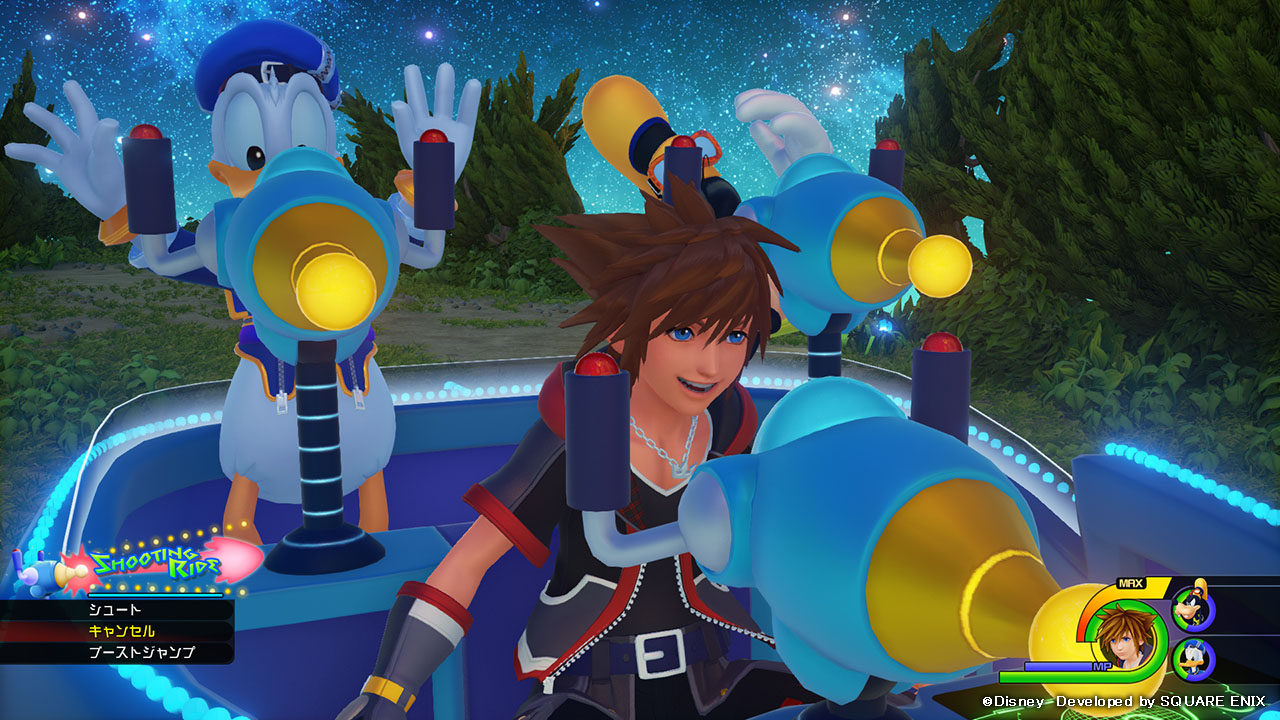
Task: Click the MP label on the magic bar
Action: [1102, 667]
